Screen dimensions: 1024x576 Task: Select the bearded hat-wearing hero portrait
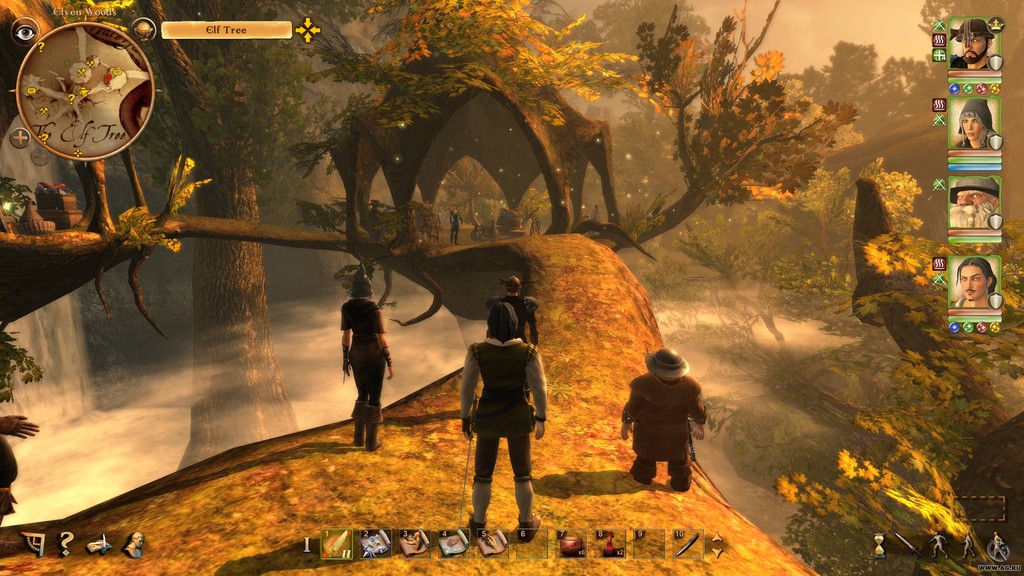(973, 43)
